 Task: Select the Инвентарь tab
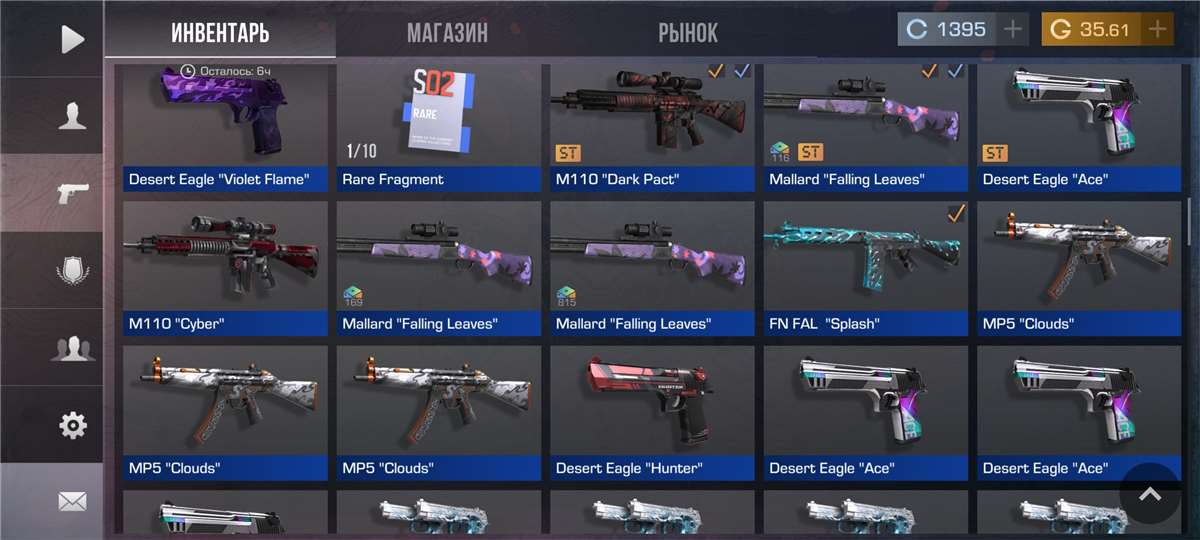click(220, 32)
